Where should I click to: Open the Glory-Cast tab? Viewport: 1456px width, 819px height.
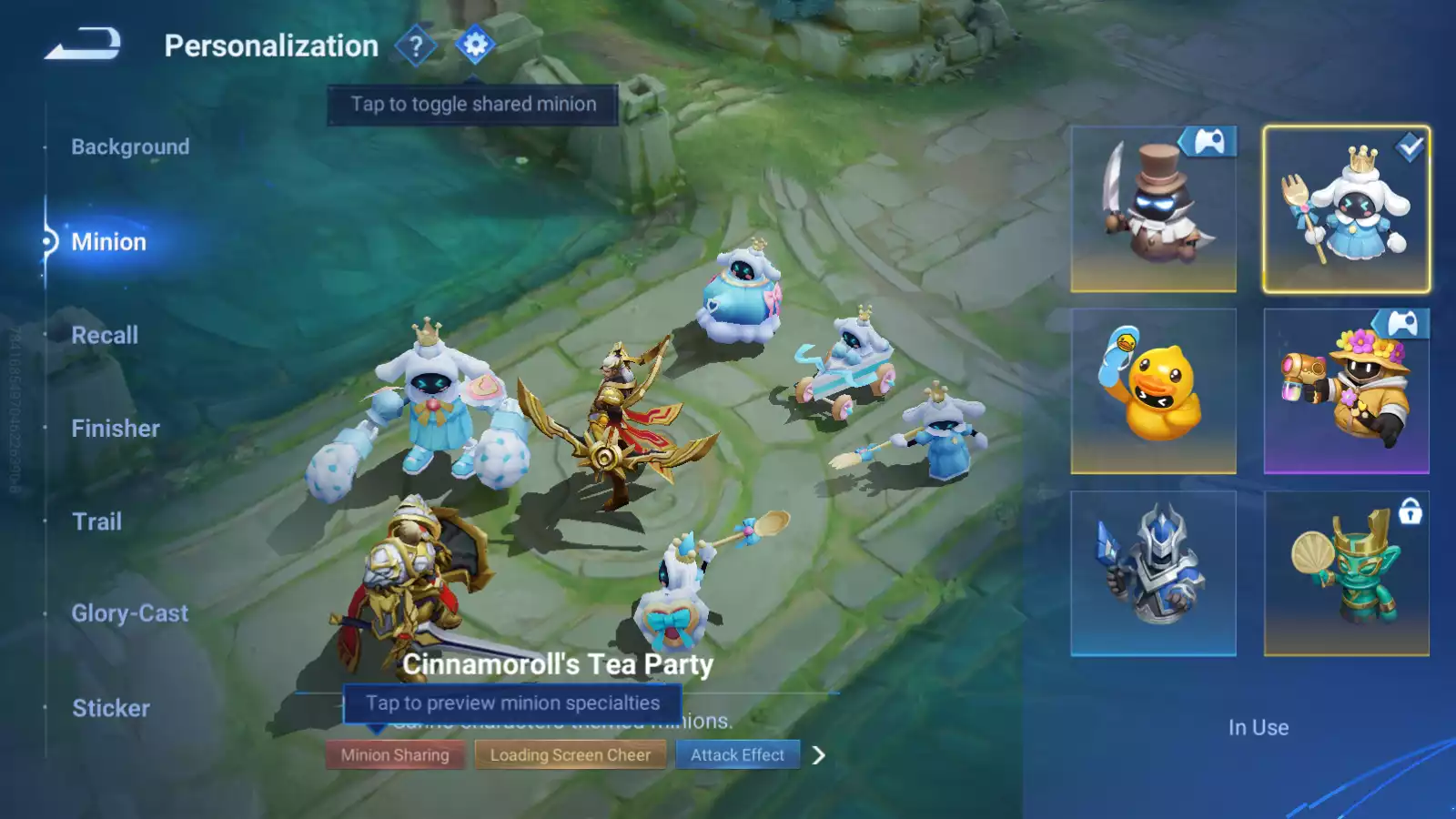pyautogui.click(x=129, y=614)
